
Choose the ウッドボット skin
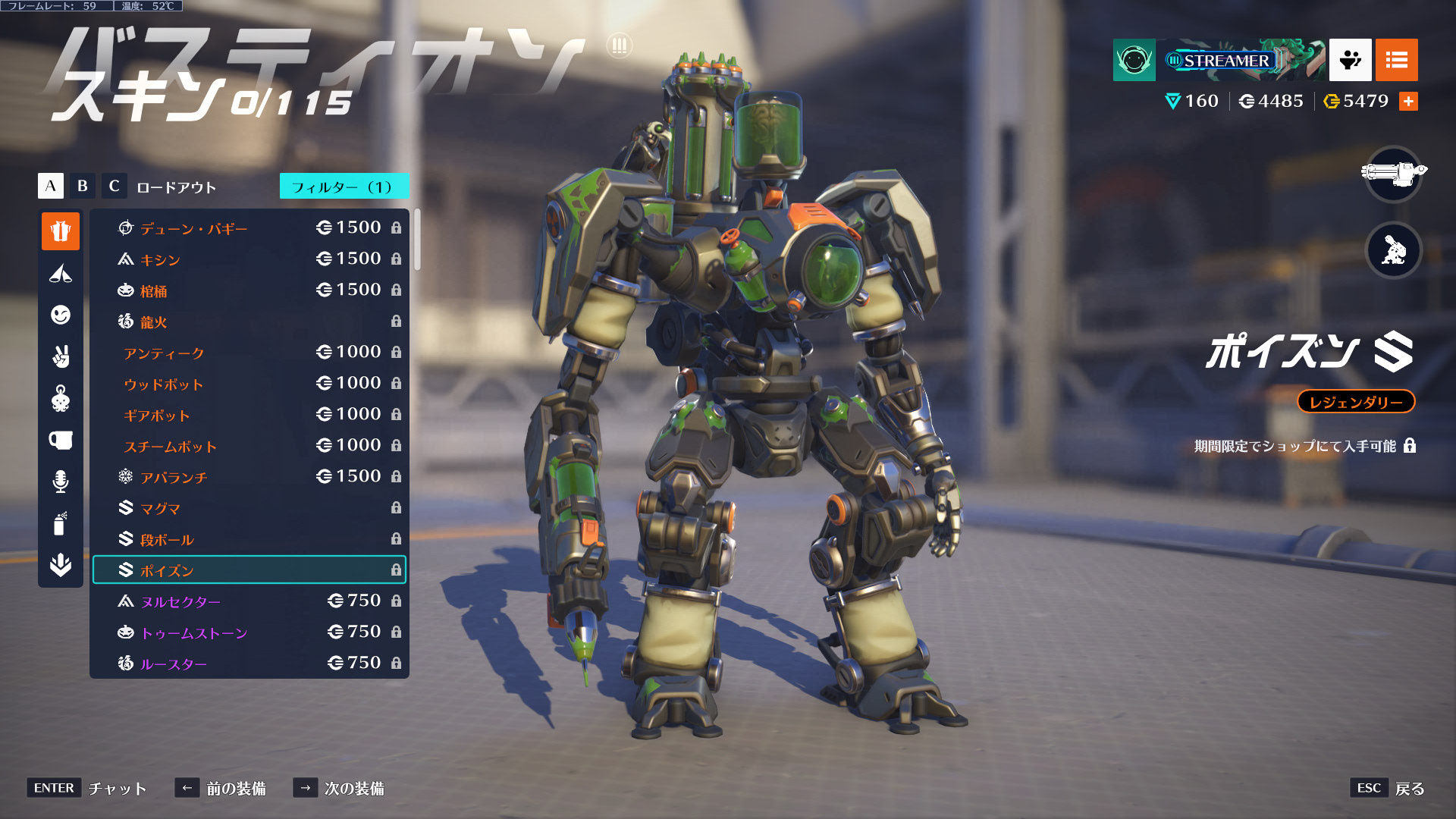pyautogui.click(x=249, y=384)
